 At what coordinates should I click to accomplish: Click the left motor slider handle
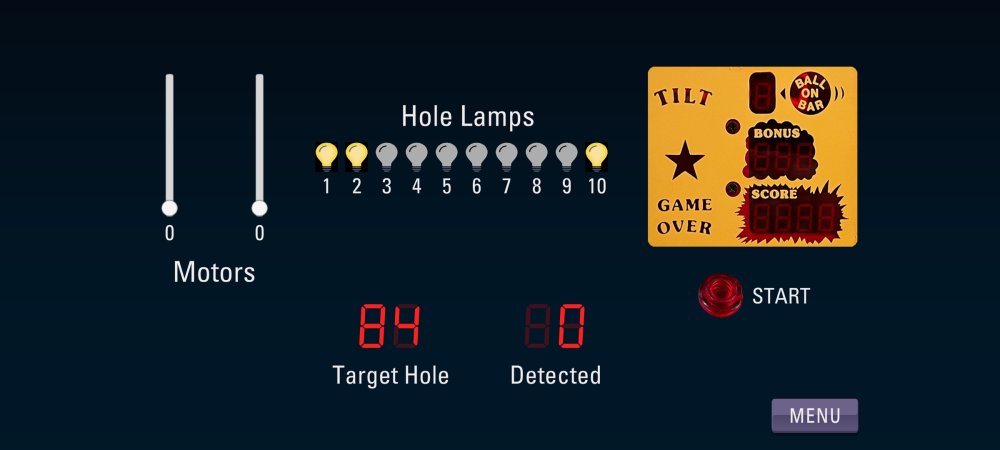(x=169, y=208)
